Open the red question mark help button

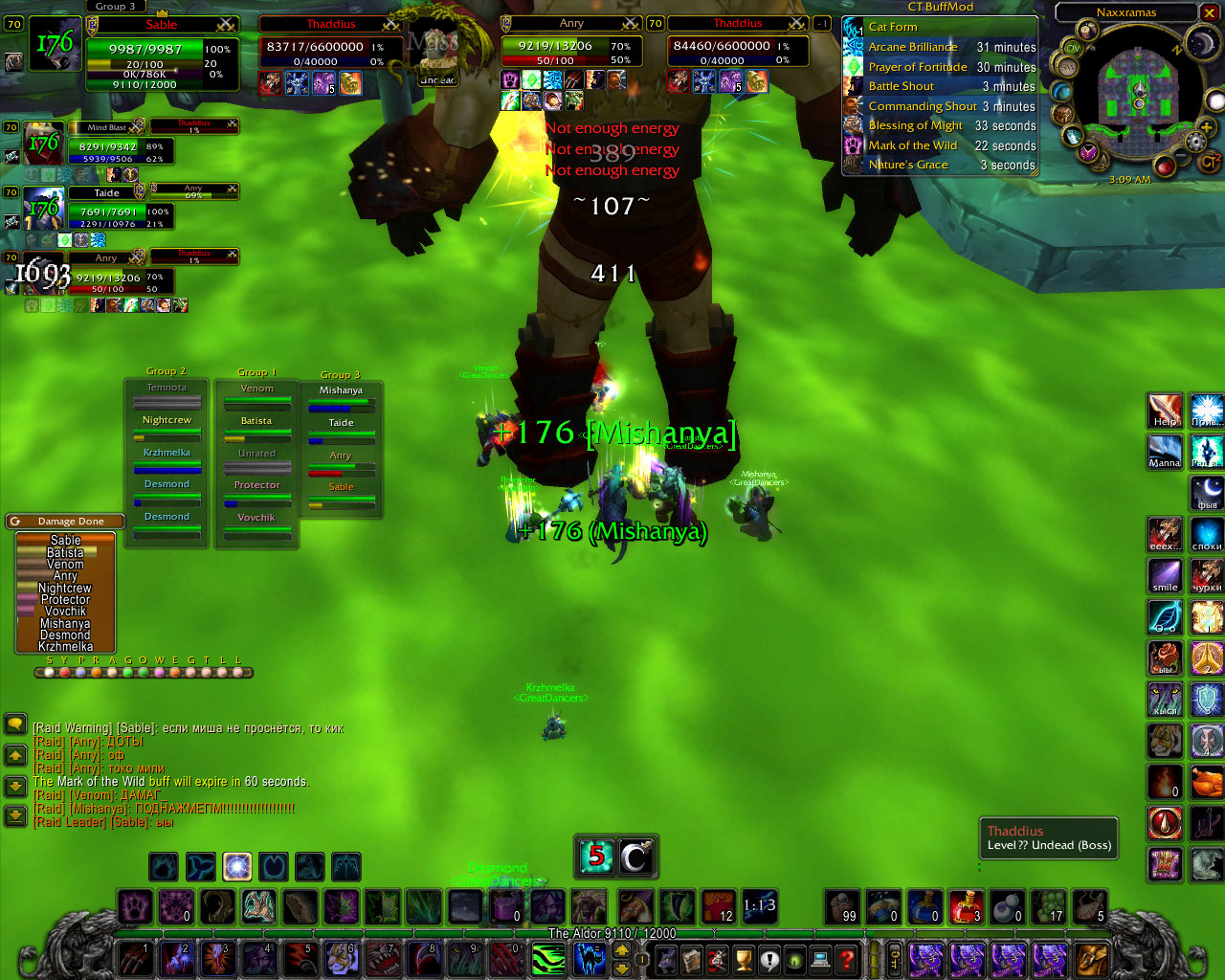pos(845,958)
